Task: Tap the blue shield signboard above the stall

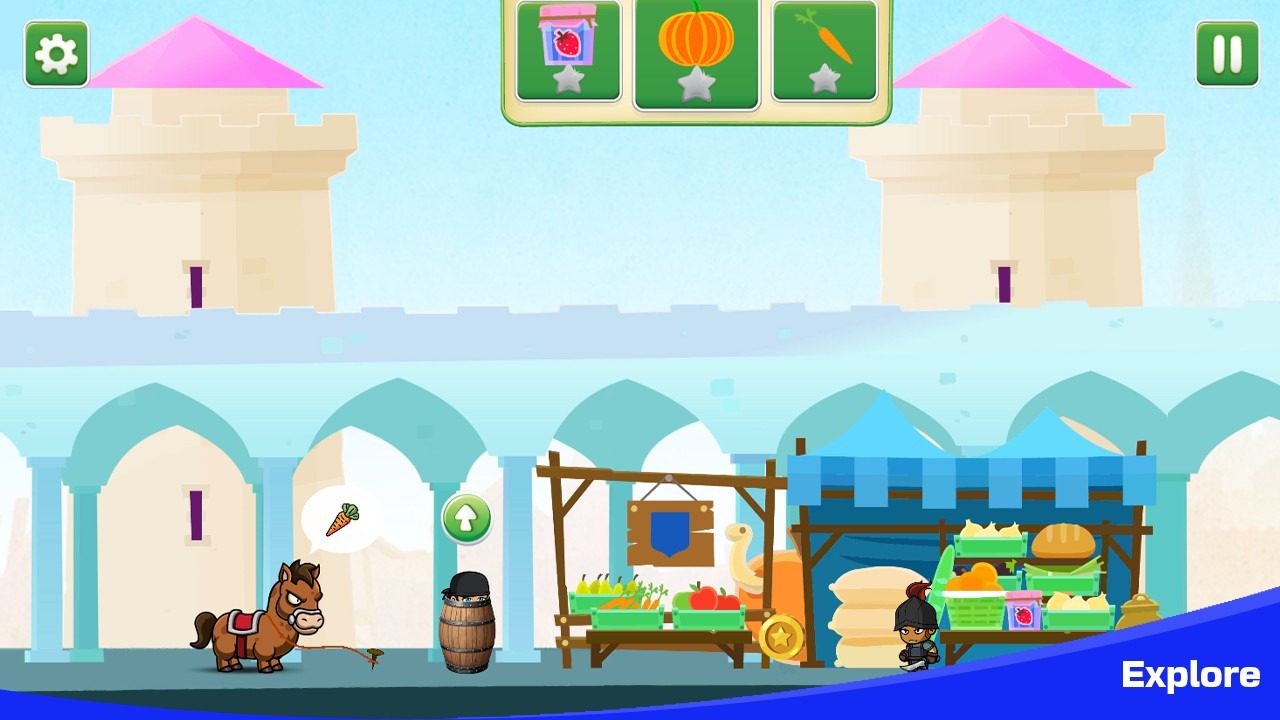Action: pos(668,532)
